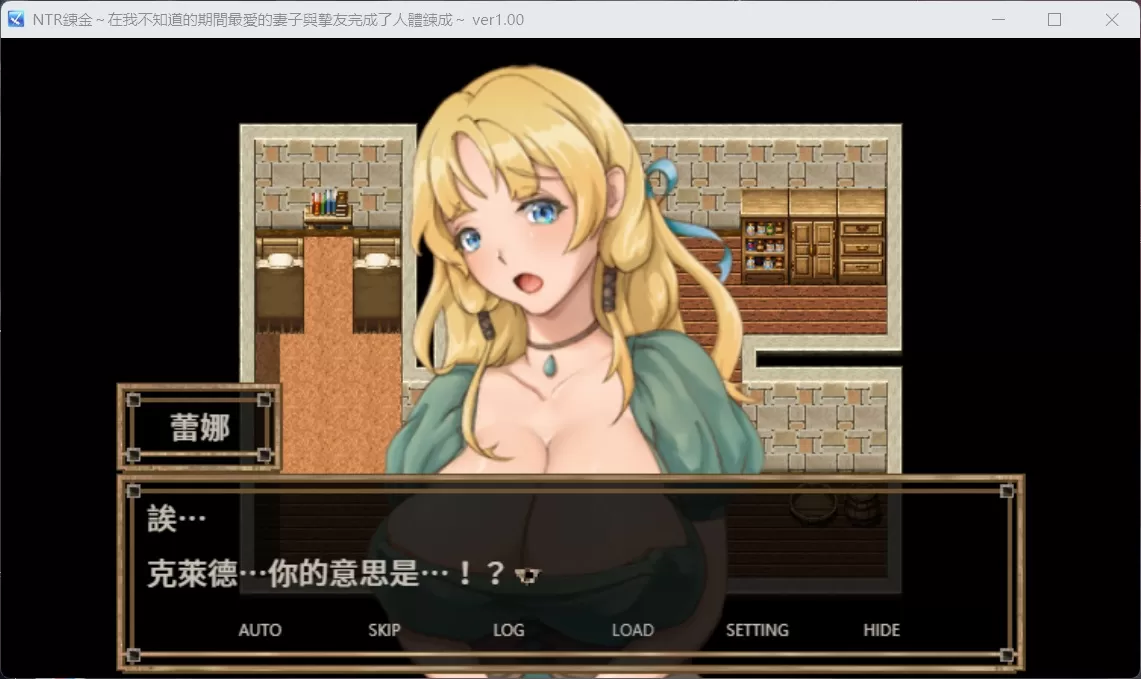Enable AUTO dialogue advance
The height and width of the screenshot is (679, 1141).
coord(259,630)
